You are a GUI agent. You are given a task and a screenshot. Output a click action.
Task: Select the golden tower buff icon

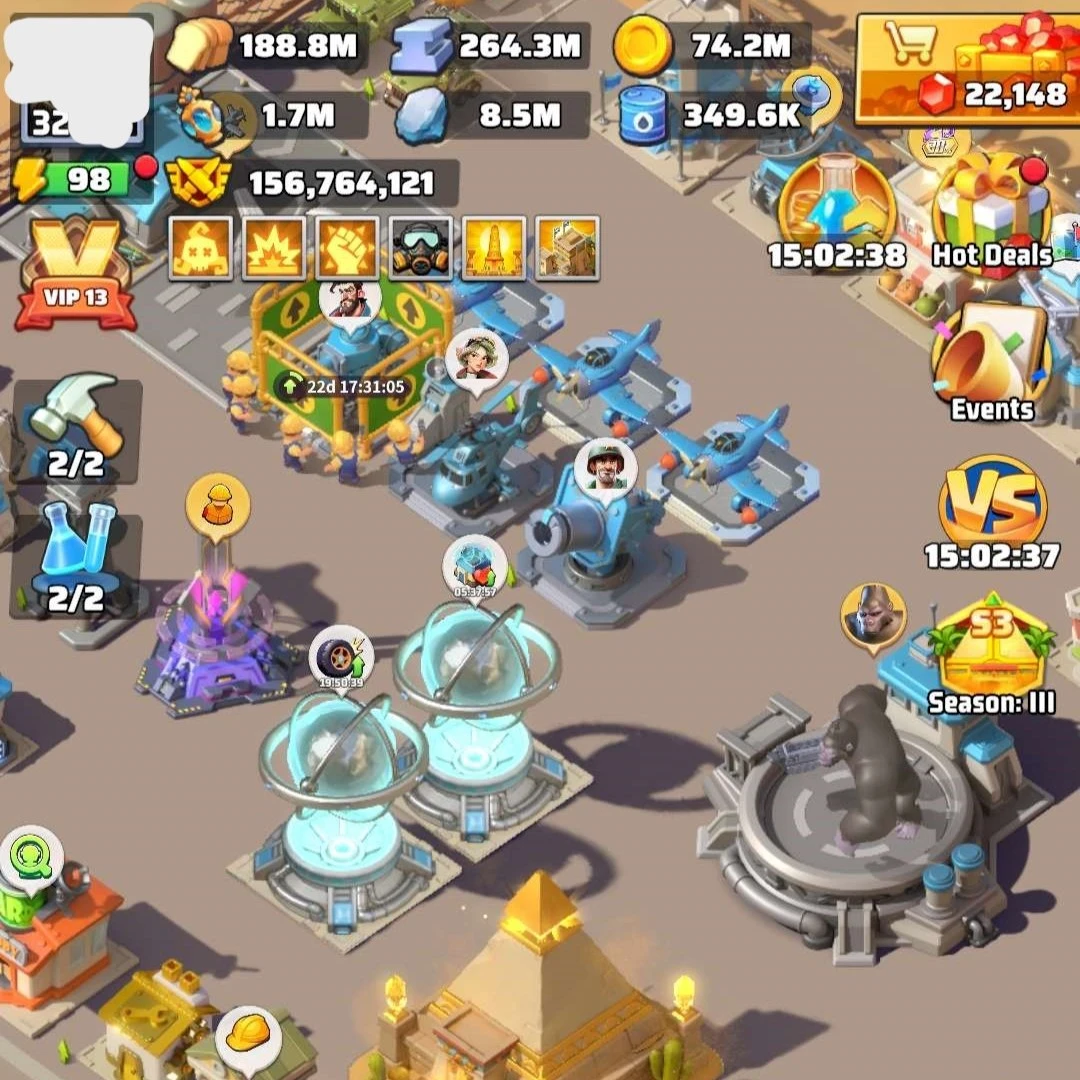click(x=494, y=246)
